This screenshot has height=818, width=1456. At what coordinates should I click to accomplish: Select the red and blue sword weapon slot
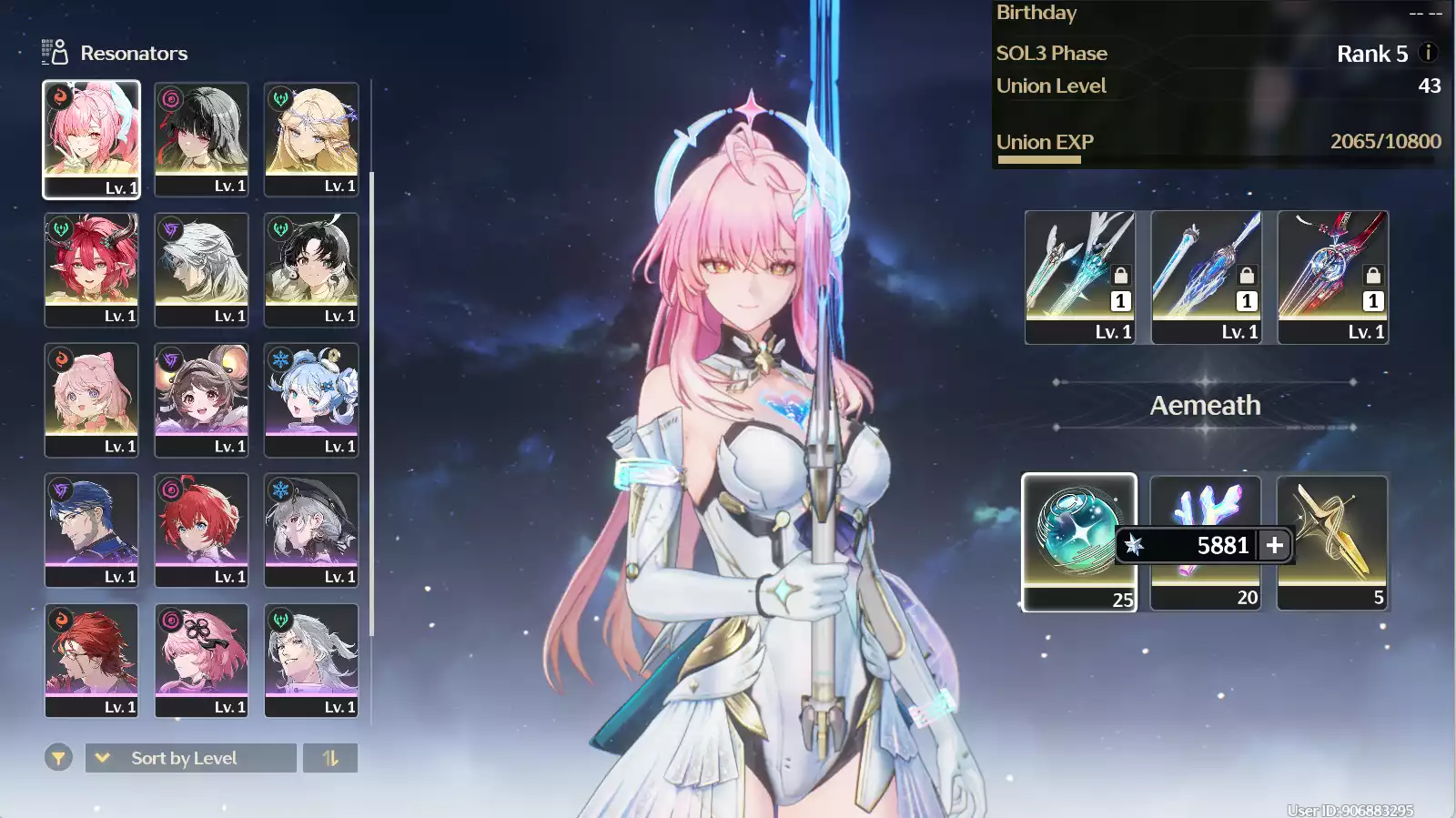coord(1332,277)
